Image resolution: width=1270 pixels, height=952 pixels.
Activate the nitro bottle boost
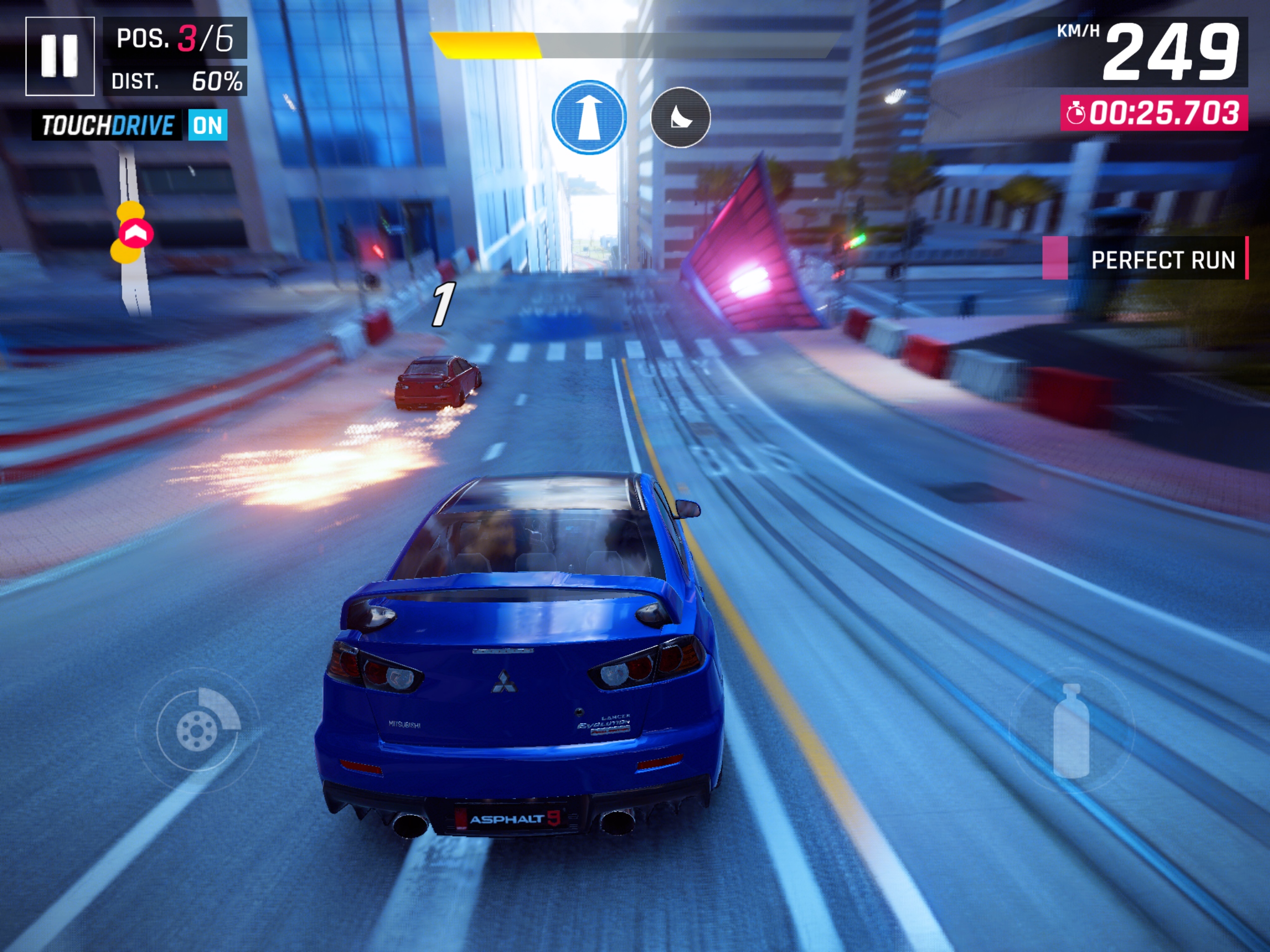[1072, 730]
